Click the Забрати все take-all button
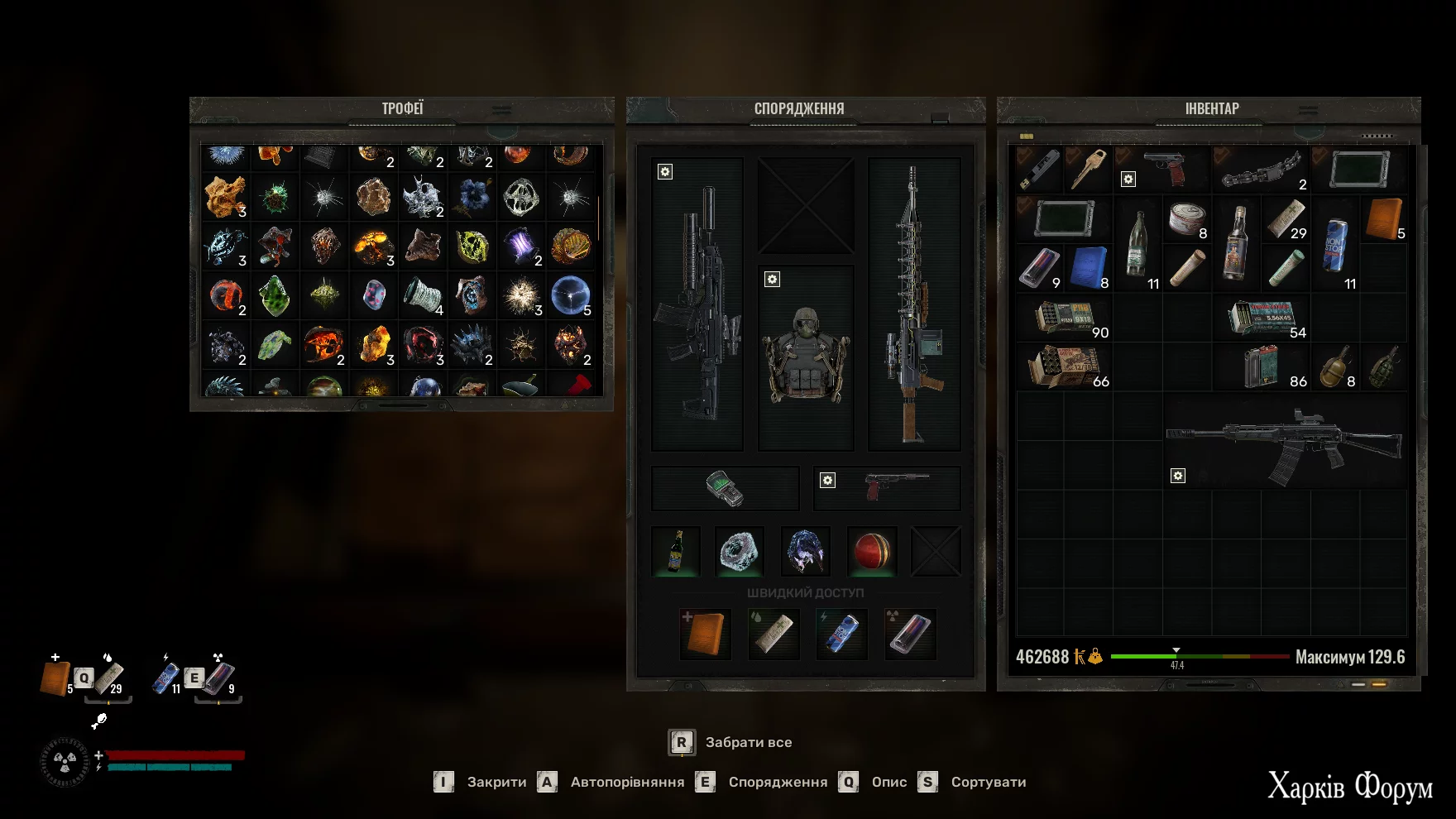 click(730, 743)
